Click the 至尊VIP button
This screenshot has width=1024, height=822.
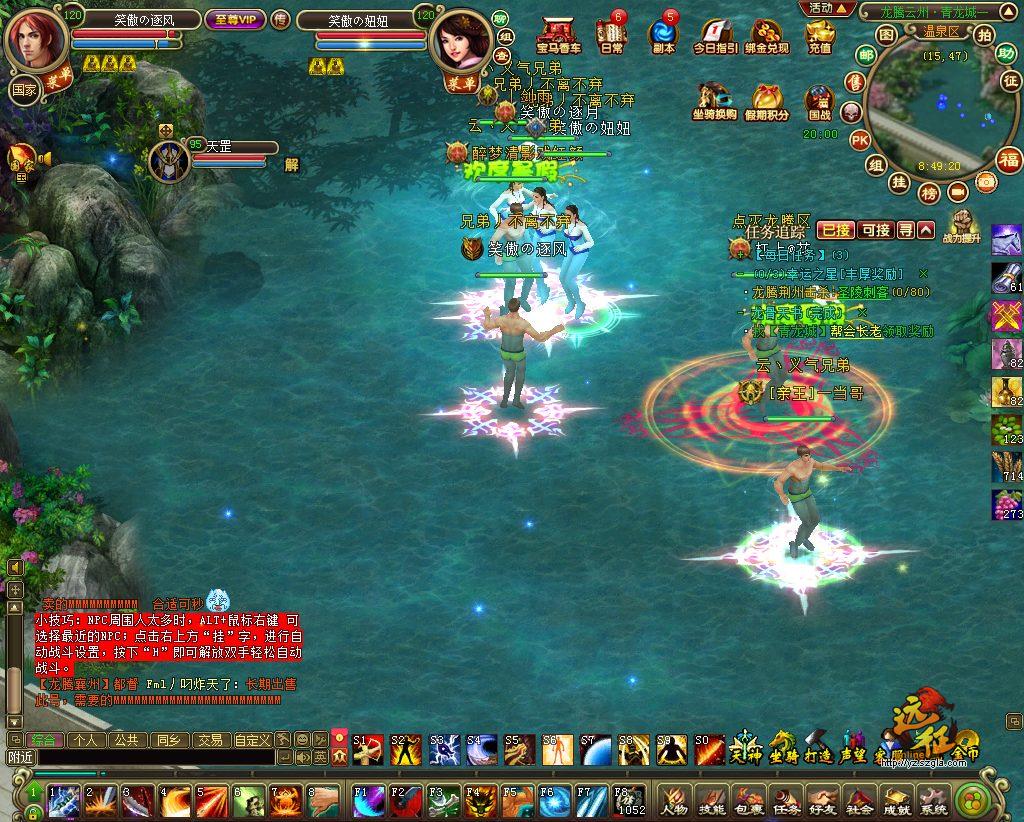click(235, 20)
